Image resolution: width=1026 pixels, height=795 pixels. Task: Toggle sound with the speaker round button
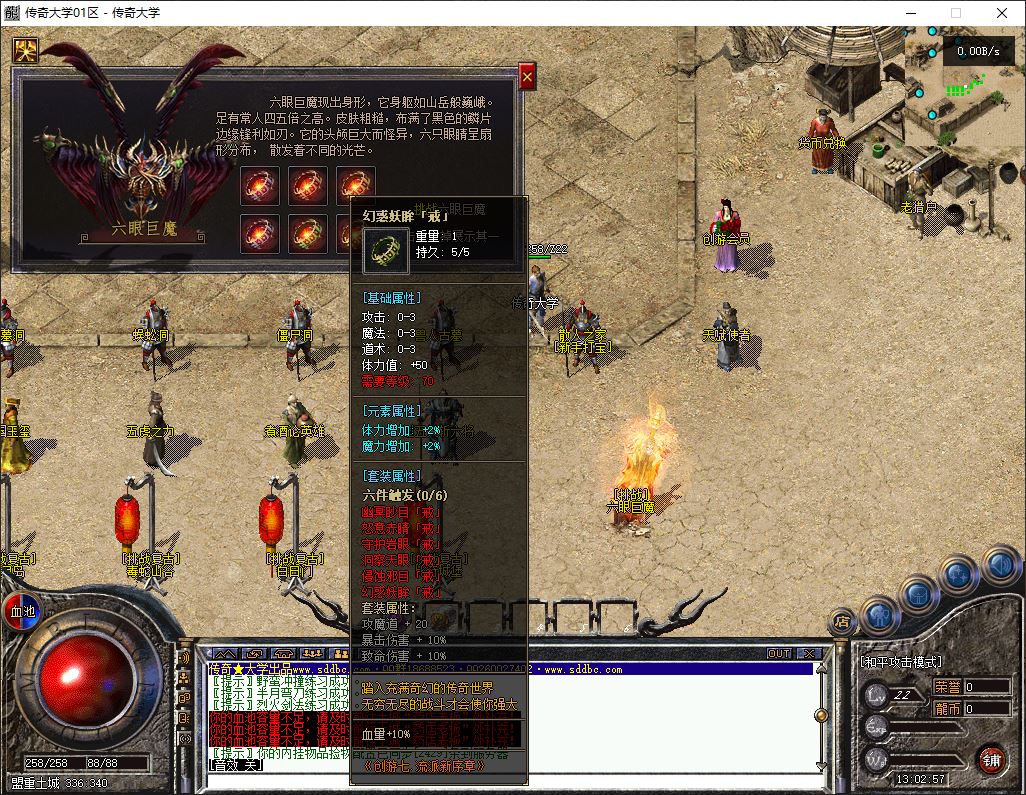pos(998,565)
